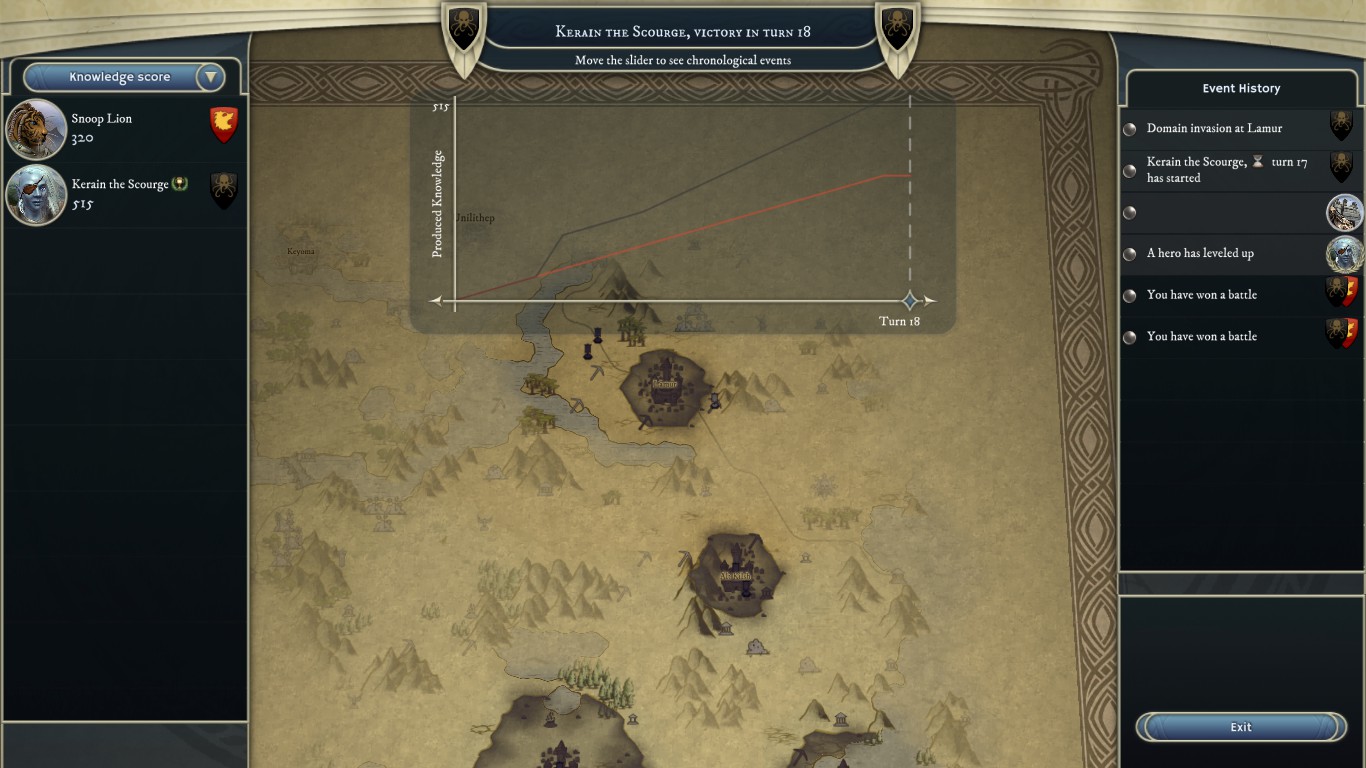Image resolution: width=1366 pixels, height=768 pixels.
Task: Click the diamond timeline slider handle
Action: tap(910, 300)
